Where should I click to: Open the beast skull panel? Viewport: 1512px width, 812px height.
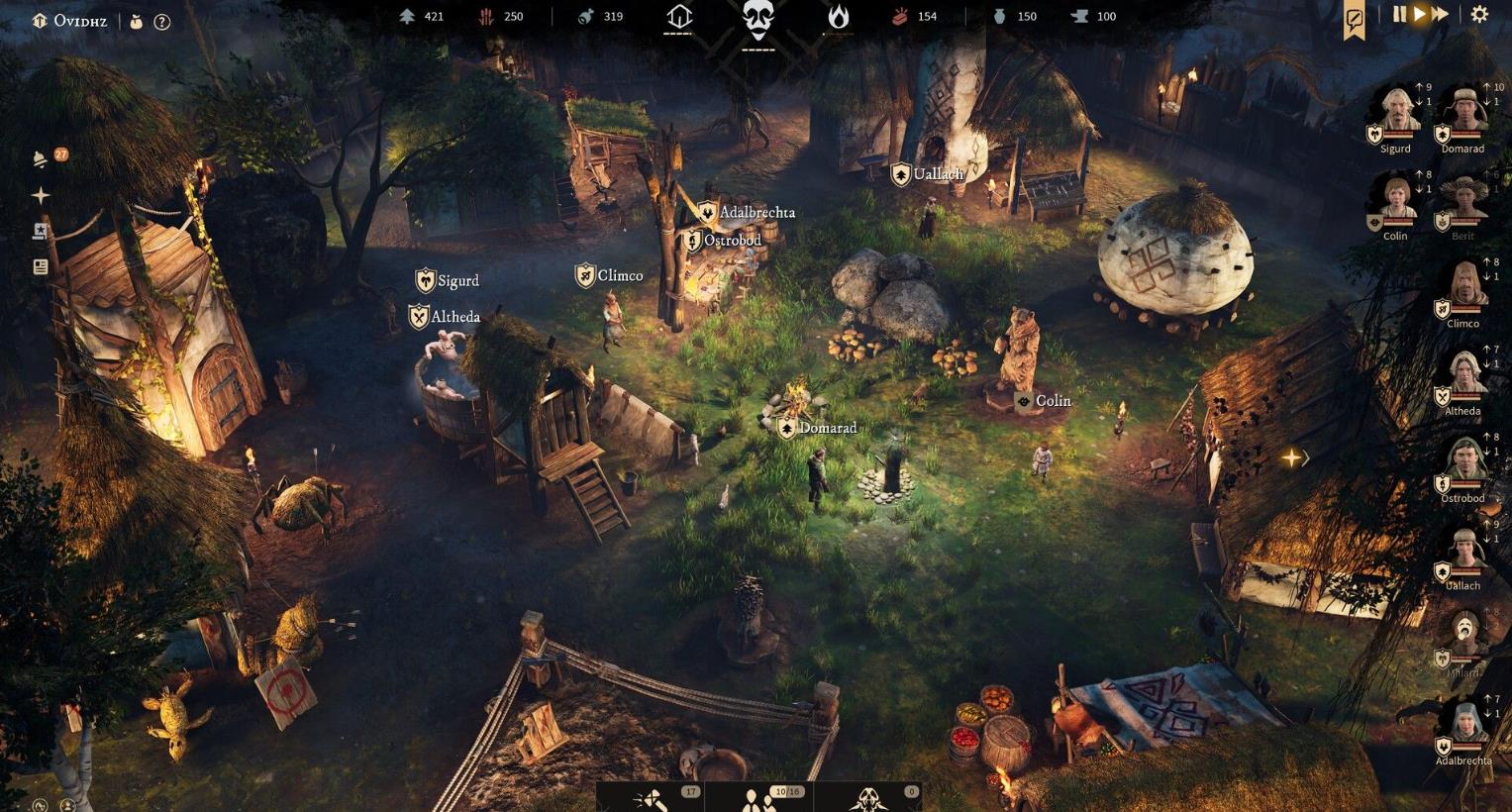868,798
